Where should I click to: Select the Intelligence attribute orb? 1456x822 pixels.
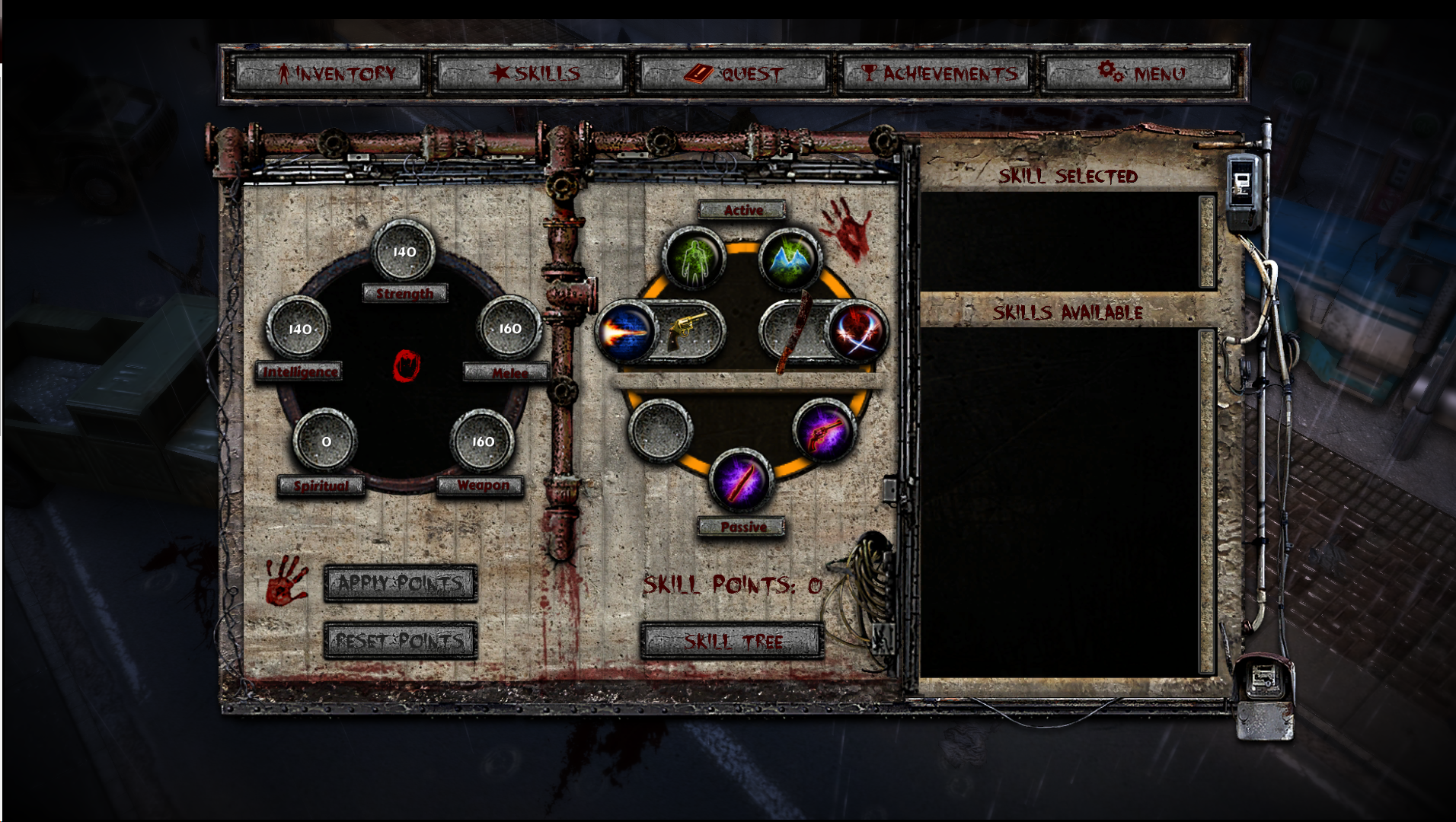click(x=299, y=329)
